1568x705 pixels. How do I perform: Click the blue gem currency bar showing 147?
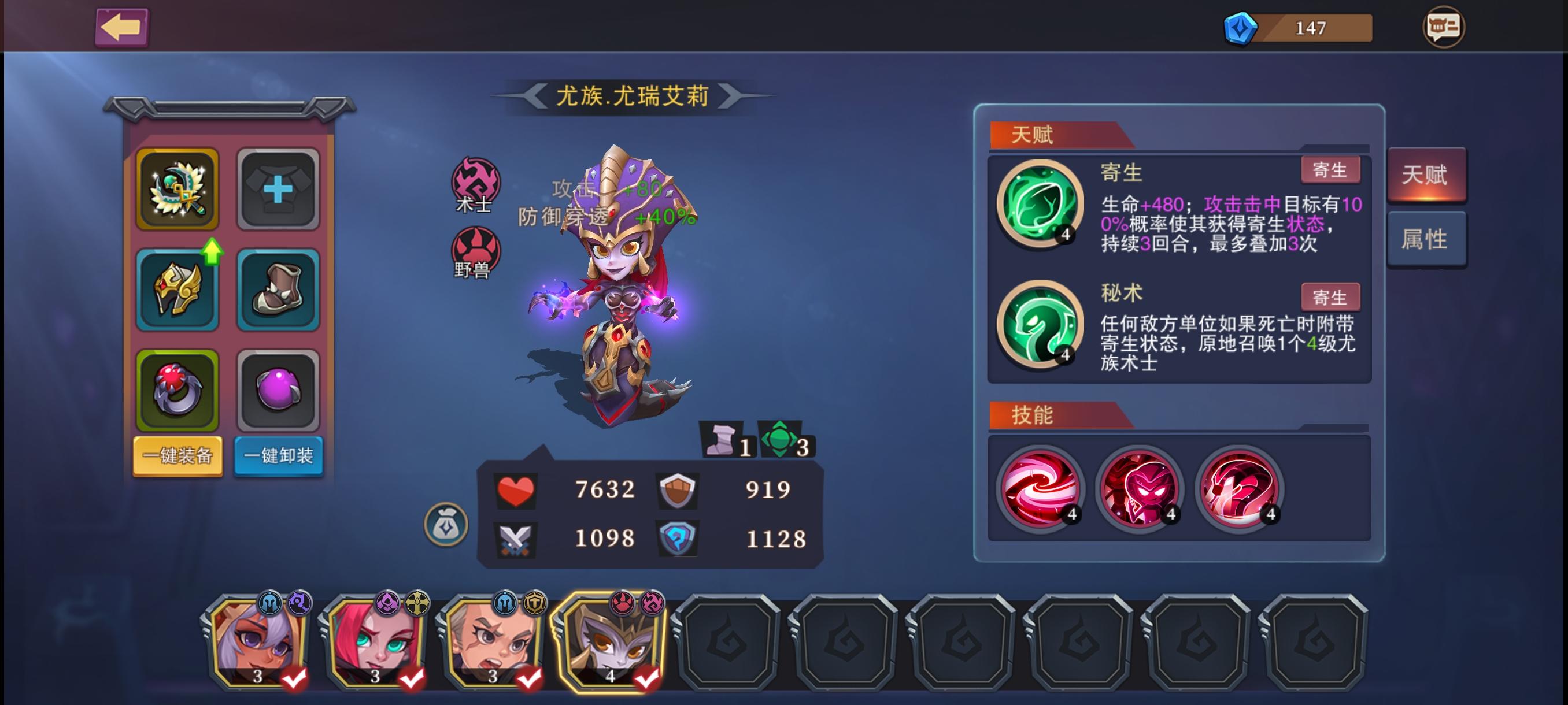[1296, 27]
